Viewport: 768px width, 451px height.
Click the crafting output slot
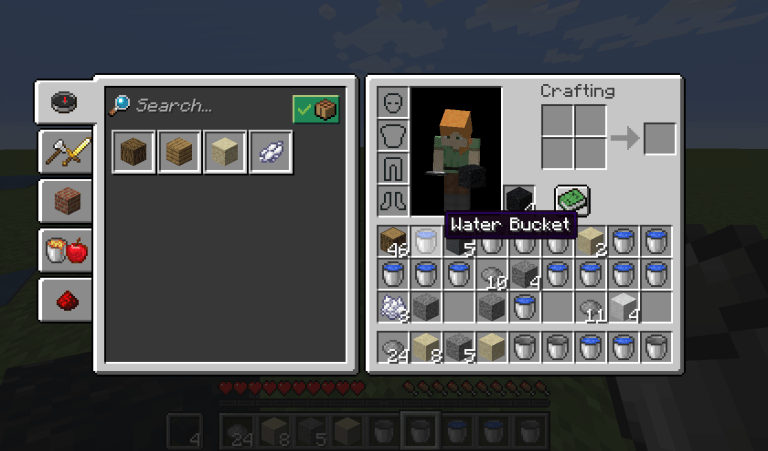pyautogui.click(x=660, y=138)
